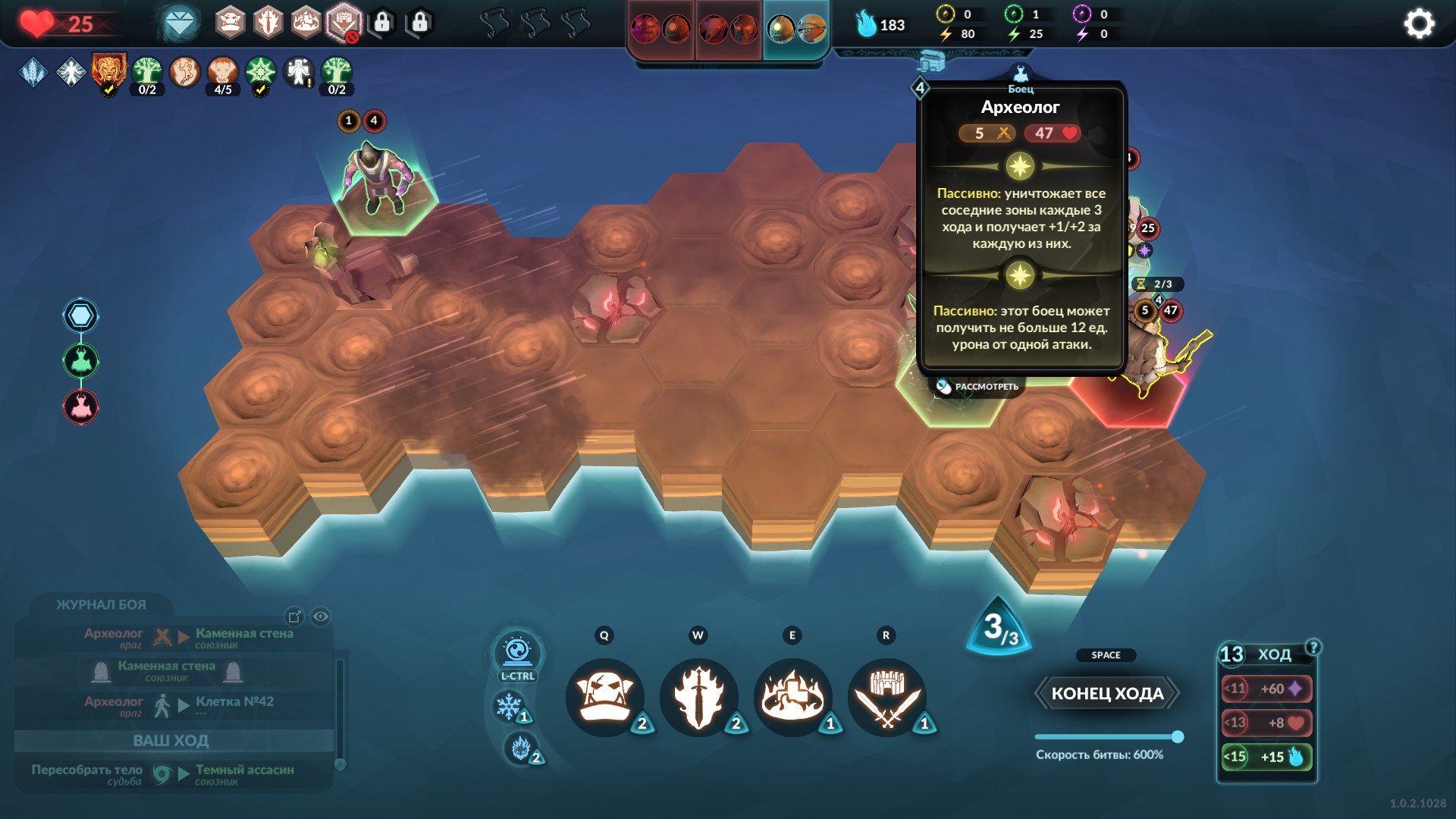Screen dimensions: 1456x819
Task: Click Рассмотреть to inspect the Археолог
Action: [977, 387]
